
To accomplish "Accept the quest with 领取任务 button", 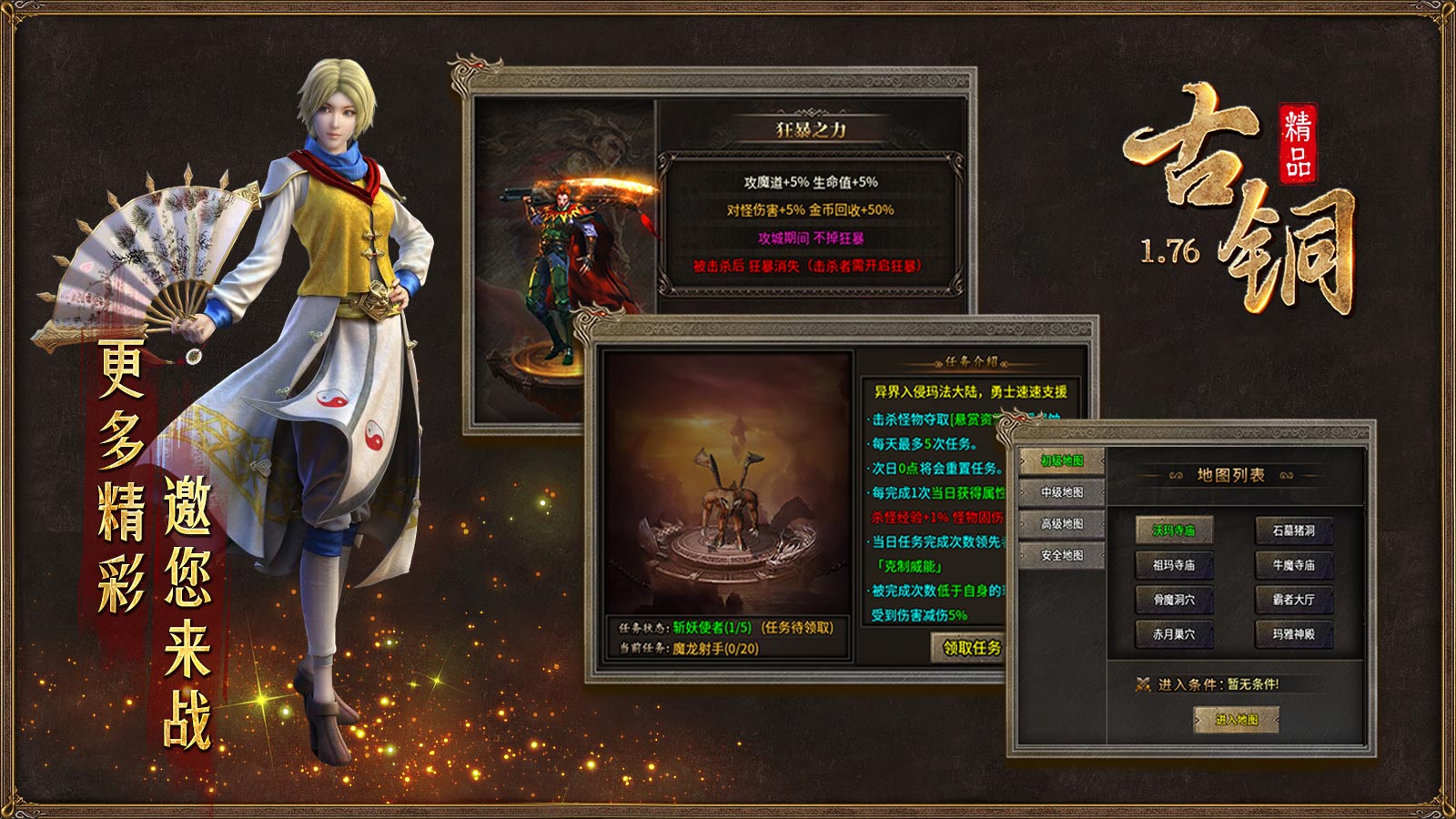I will pyautogui.click(x=970, y=648).
